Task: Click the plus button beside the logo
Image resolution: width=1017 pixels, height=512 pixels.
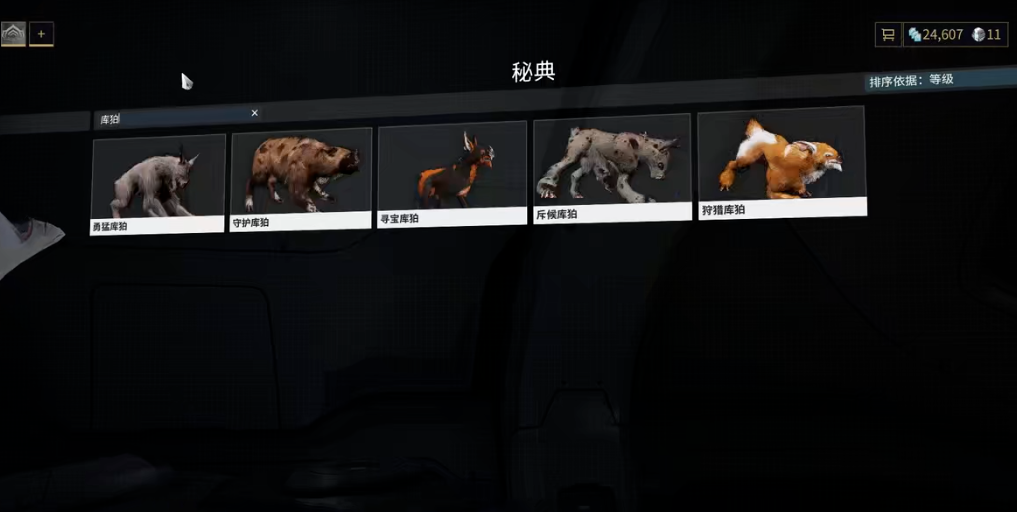Action: click(x=41, y=34)
